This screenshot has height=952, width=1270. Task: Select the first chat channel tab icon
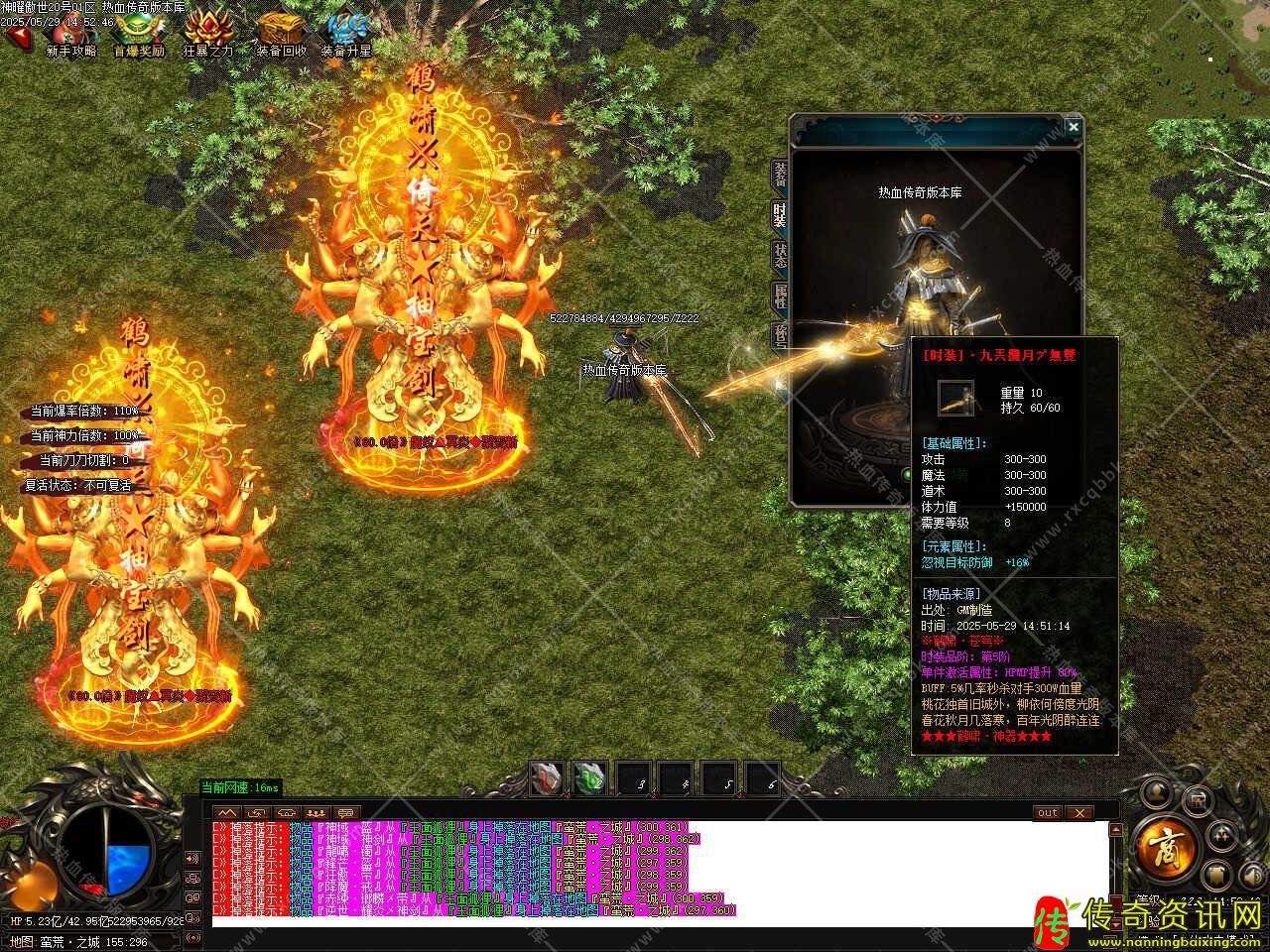(227, 812)
